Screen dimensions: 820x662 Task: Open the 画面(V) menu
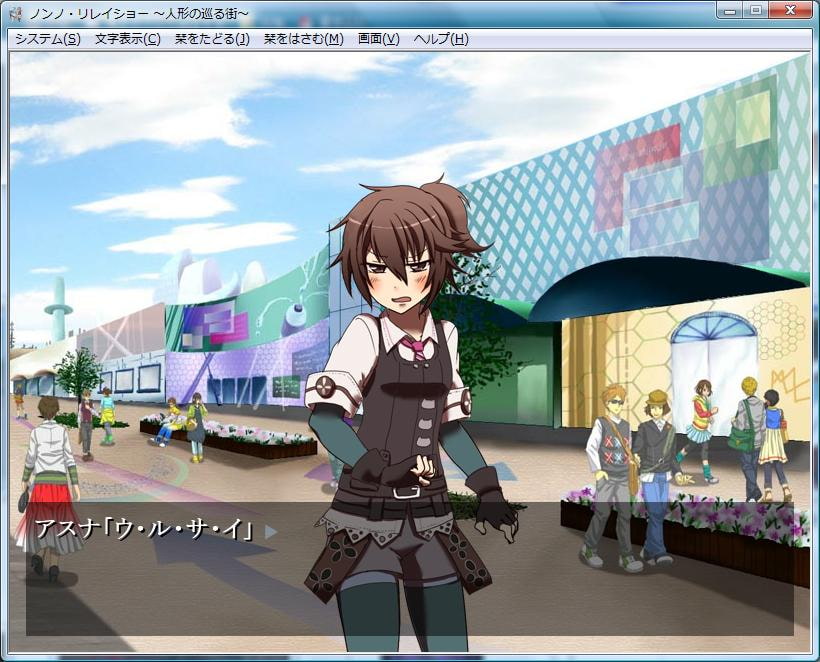click(378, 39)
